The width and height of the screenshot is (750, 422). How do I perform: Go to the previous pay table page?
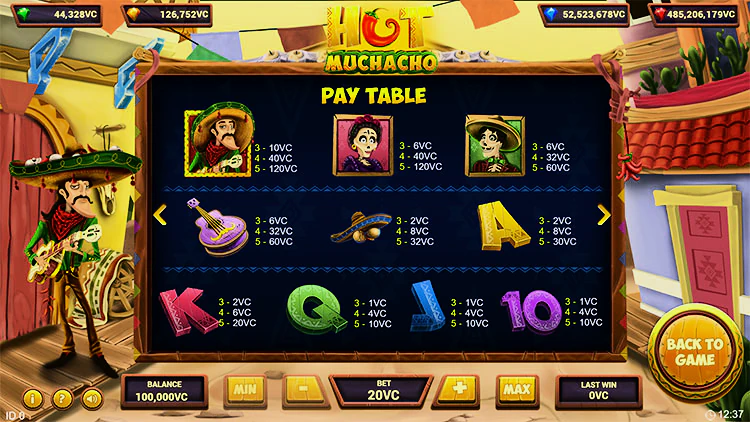(158, 215)
